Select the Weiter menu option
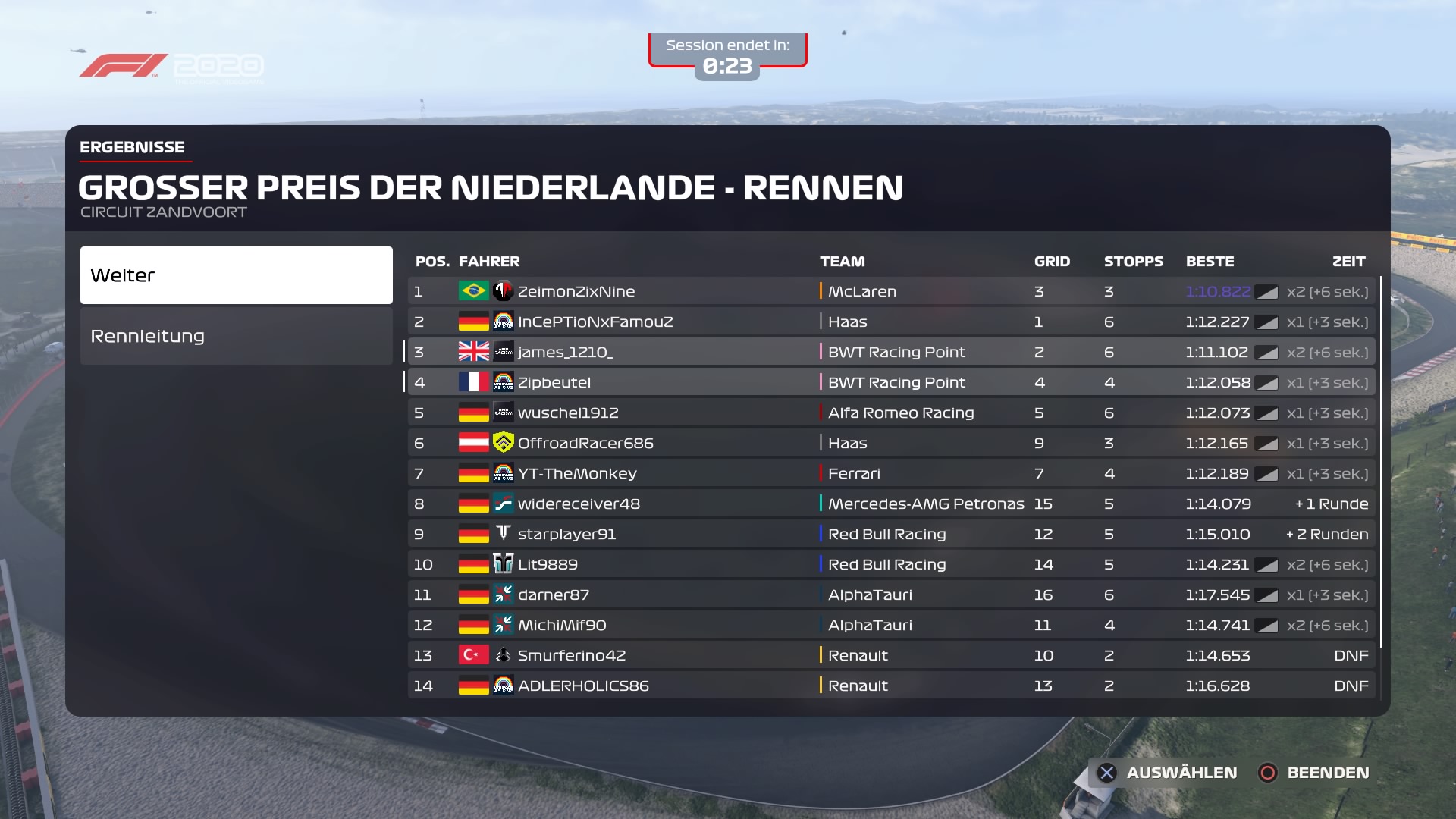 click(x=236, y=275)
